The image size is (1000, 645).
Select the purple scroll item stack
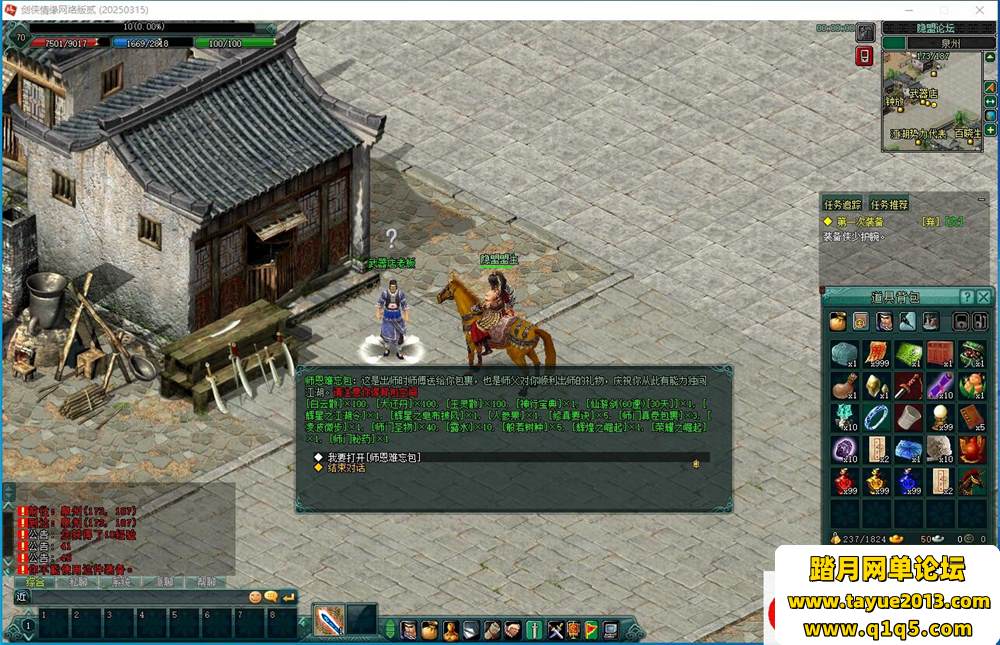pyautogui.click(x=940, y=385)
